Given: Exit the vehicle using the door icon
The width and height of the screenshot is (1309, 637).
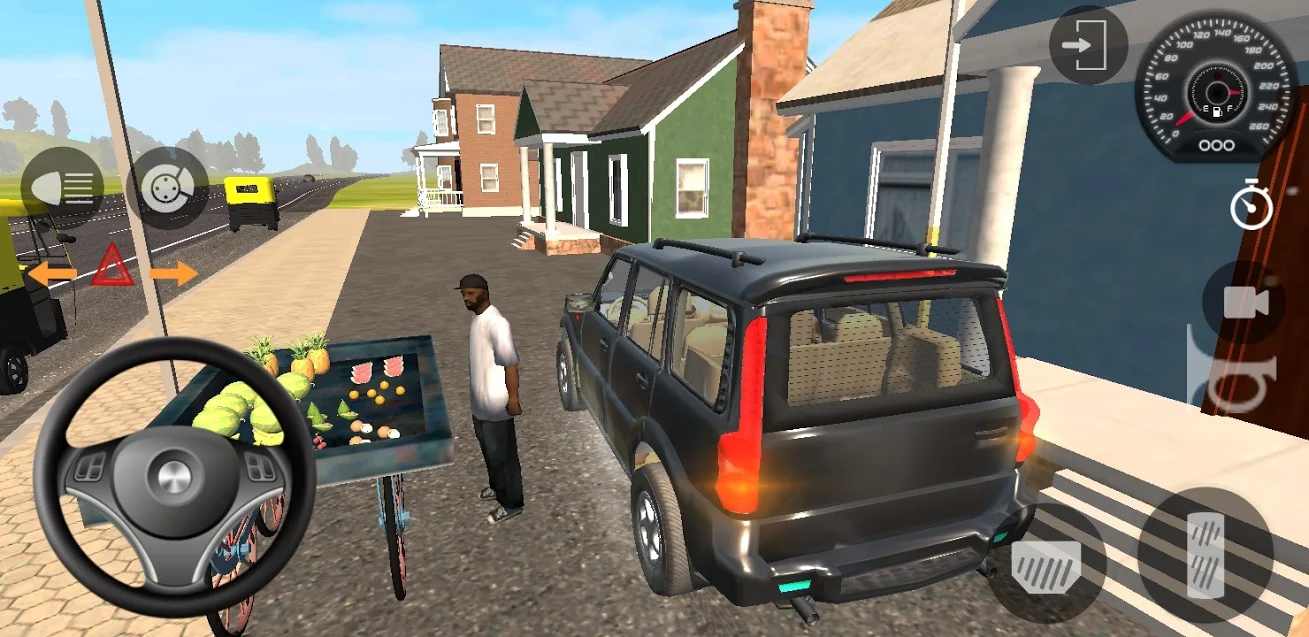Looking at the screenshot, I should (1088, 46).
